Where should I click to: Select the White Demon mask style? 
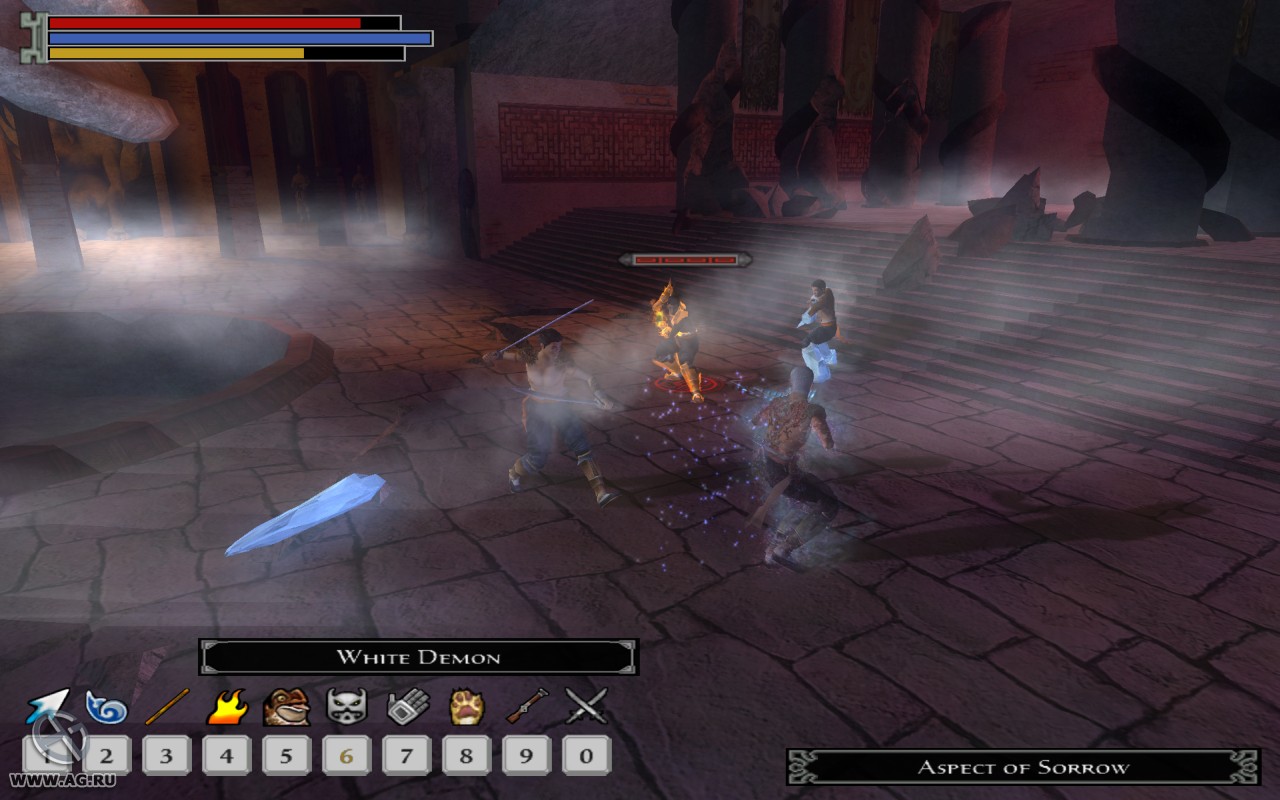coord(346,706)
